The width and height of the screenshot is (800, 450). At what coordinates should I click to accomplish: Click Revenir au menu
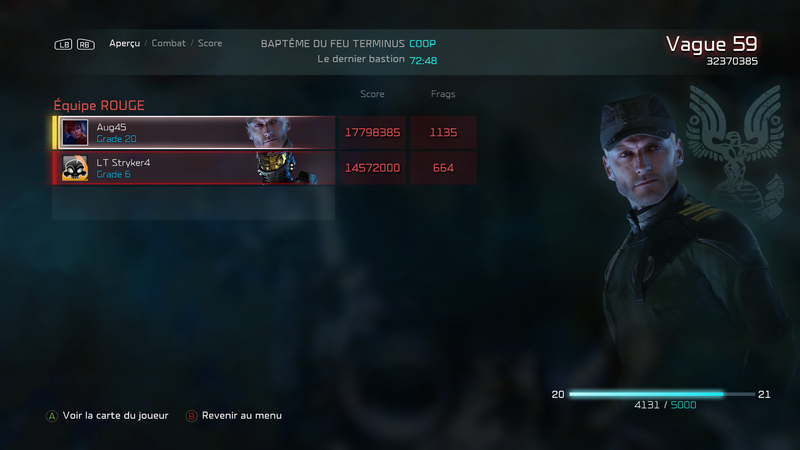pyautogui.click(x=241, y=415)
